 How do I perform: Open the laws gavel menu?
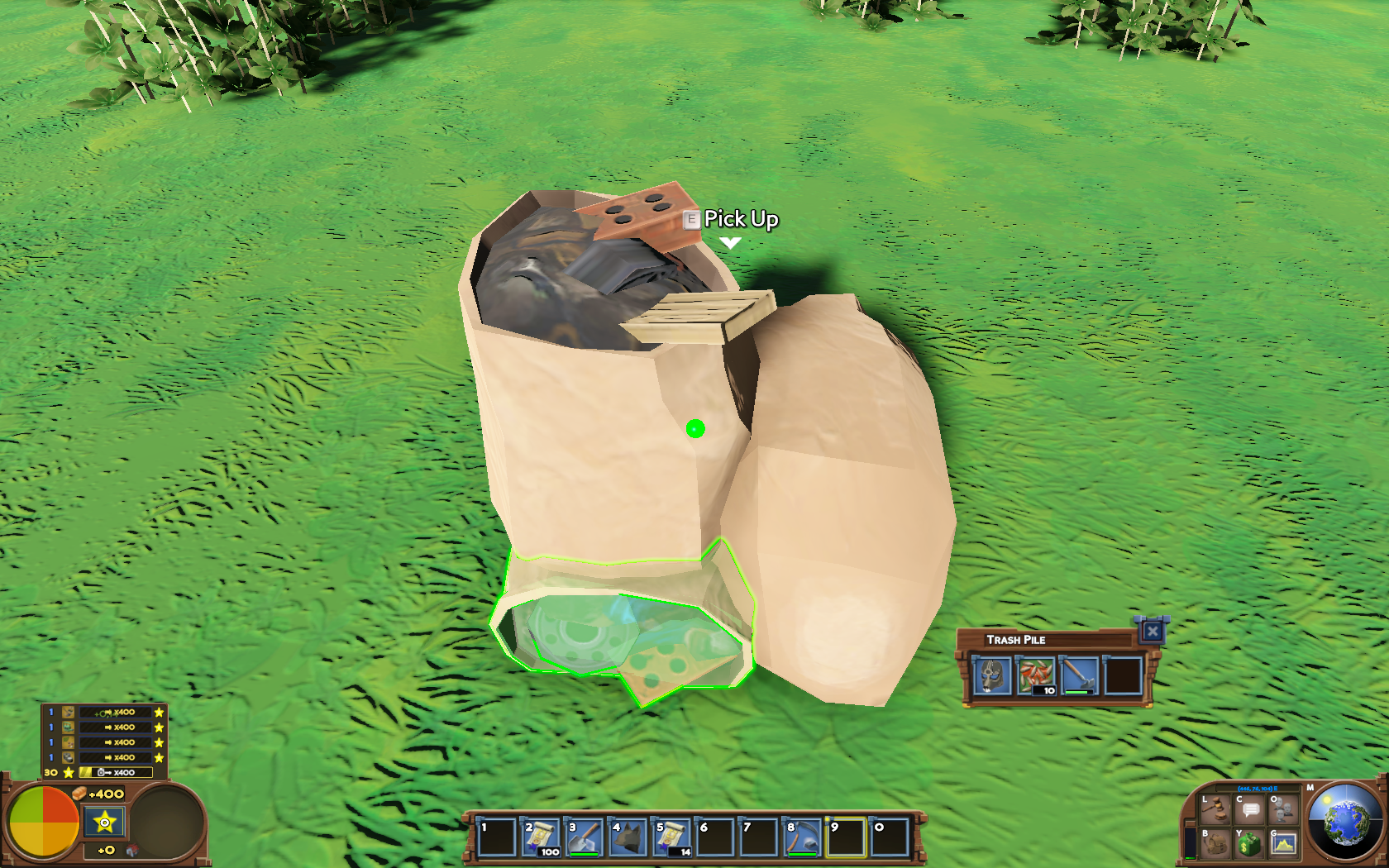(x=1215, y=810)
